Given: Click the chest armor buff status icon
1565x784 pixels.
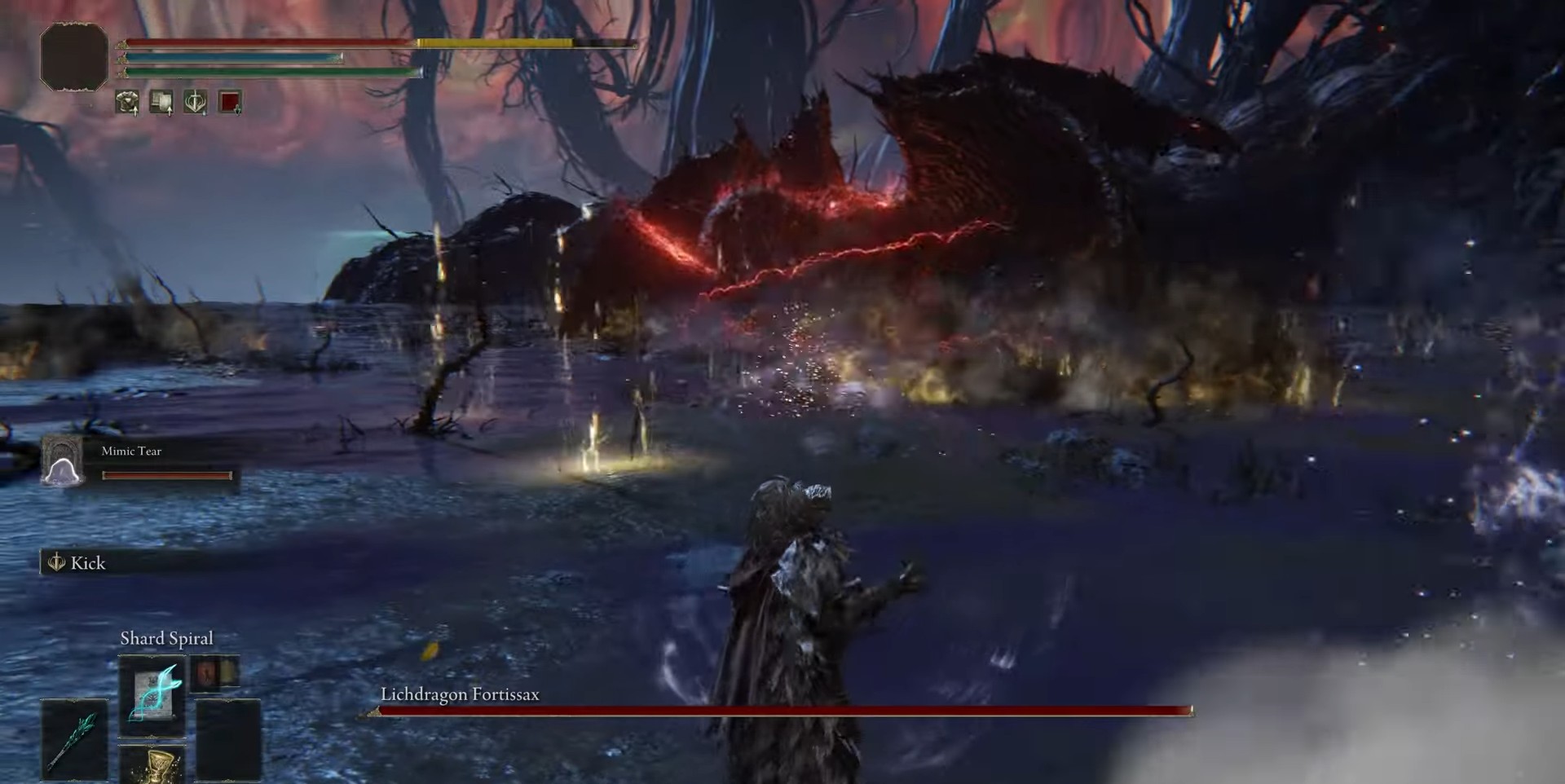Looking at the screenshot, I should (127, 102).
